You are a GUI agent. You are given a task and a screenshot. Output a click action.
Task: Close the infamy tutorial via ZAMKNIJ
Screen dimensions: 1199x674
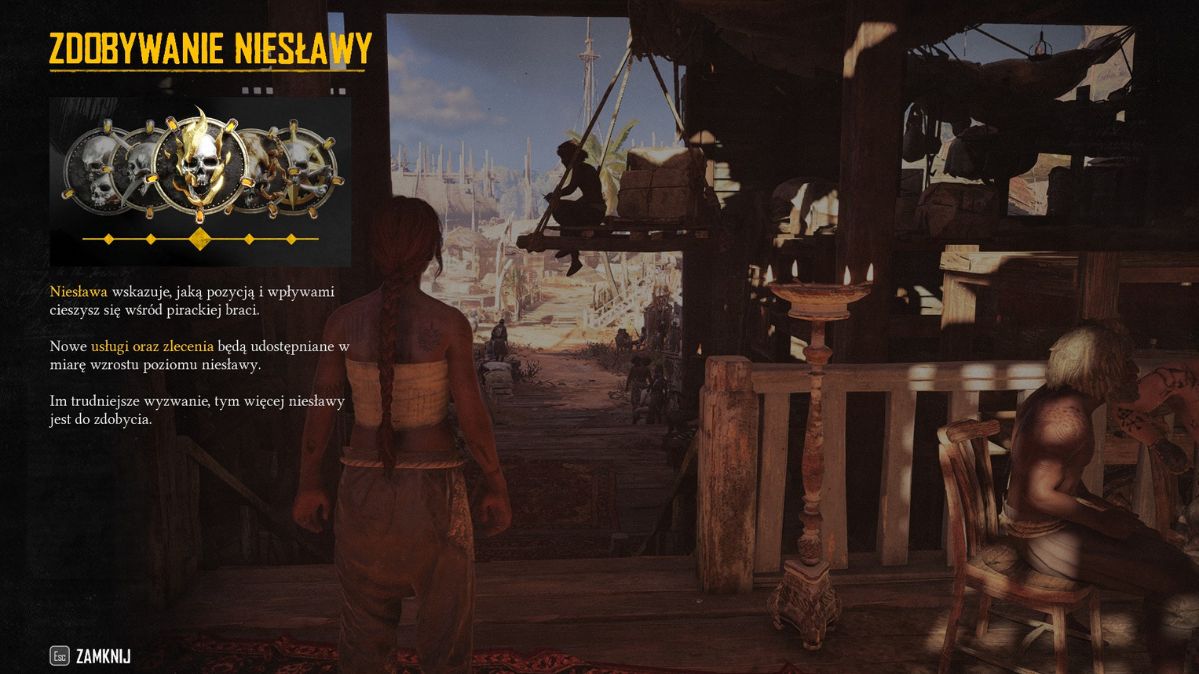[x=102, y=657]
